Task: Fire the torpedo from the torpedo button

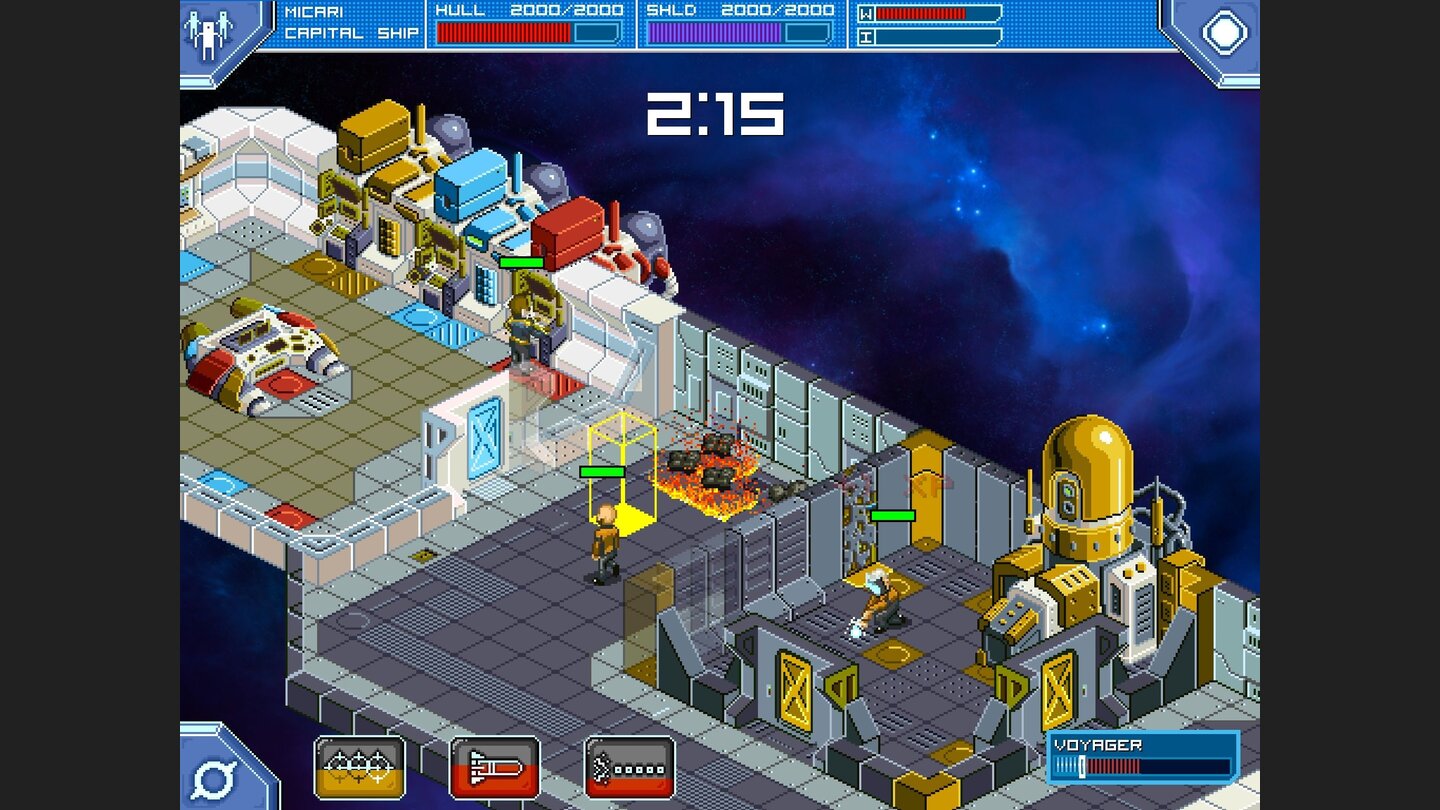Action: pos(496,766)
